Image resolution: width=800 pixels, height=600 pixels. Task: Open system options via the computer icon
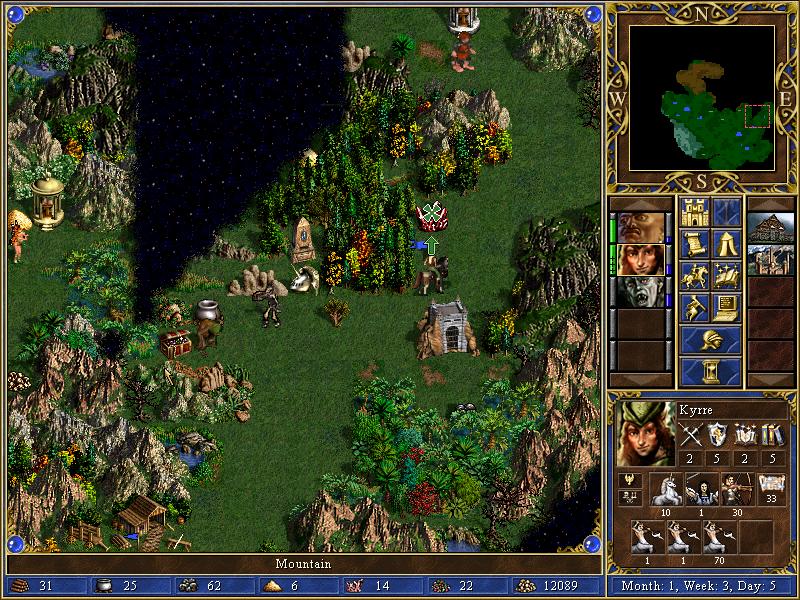click(727, 307)
